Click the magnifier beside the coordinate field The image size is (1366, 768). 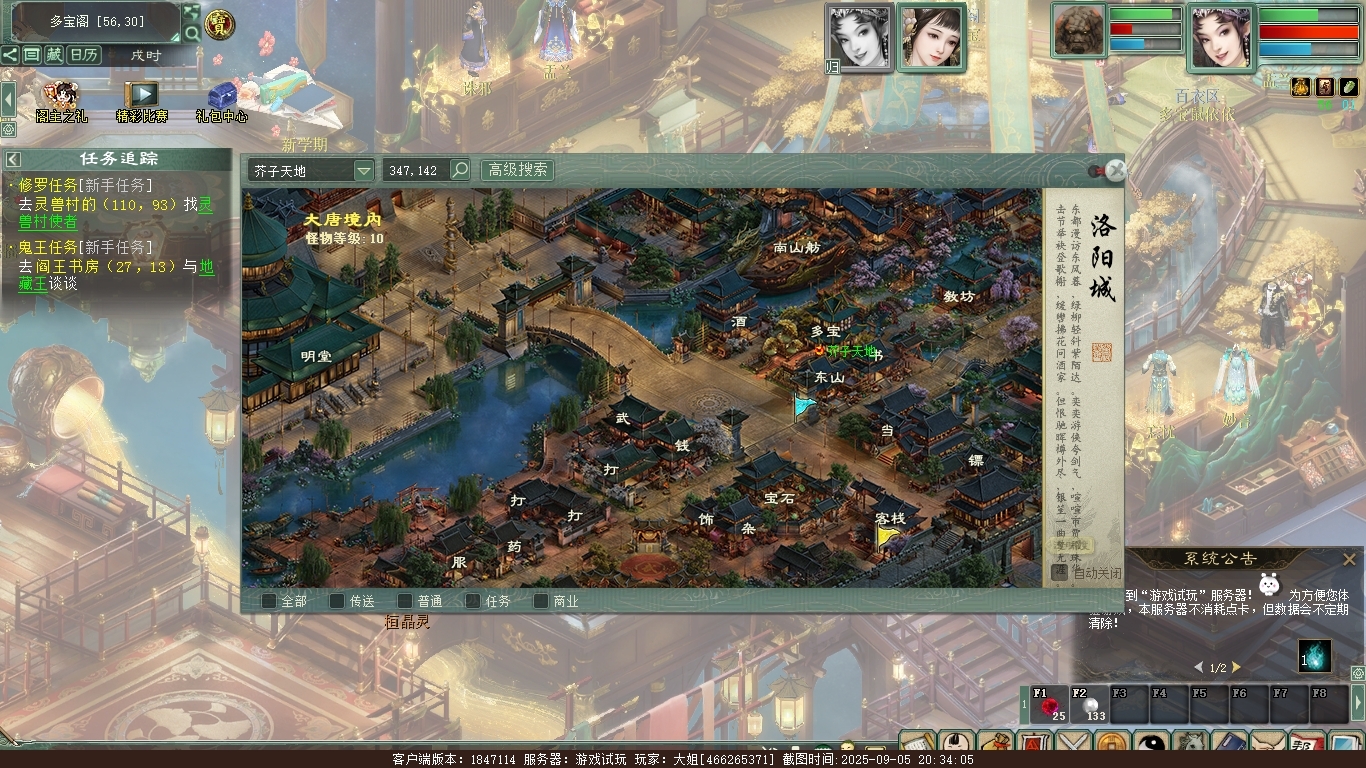point(460,170)
